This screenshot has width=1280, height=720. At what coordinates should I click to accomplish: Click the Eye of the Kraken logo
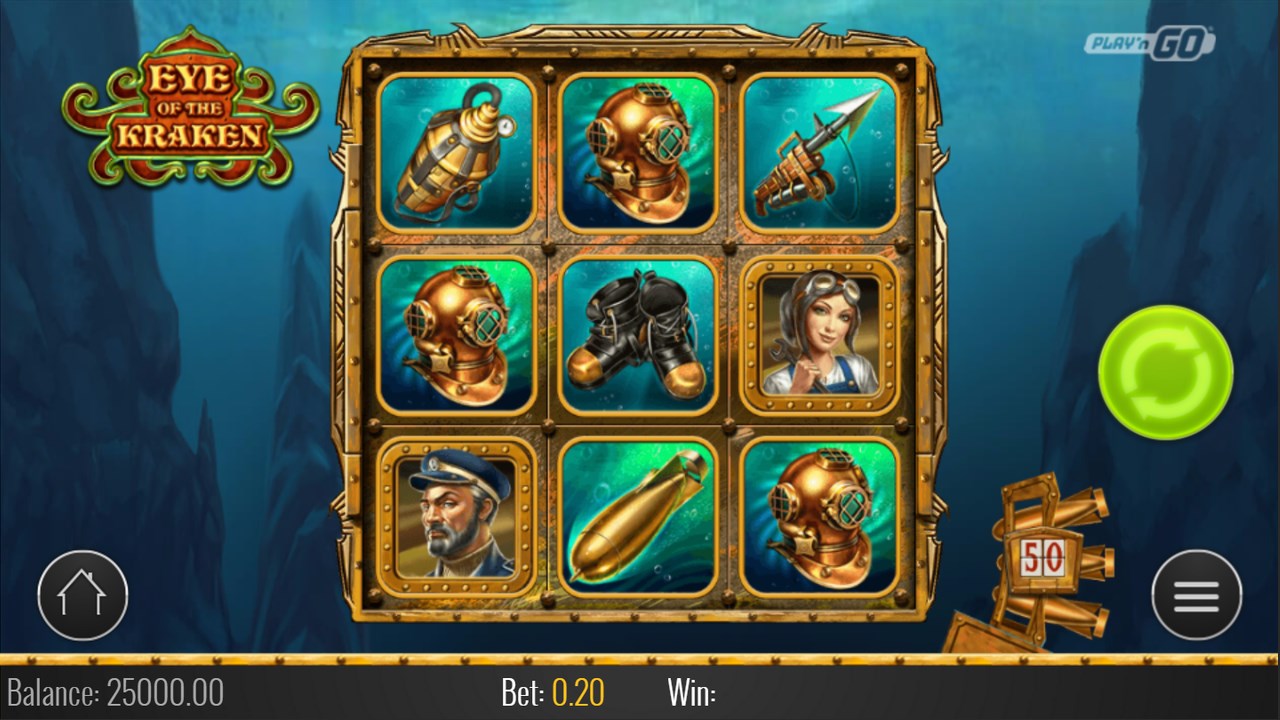tap(190, 103)
